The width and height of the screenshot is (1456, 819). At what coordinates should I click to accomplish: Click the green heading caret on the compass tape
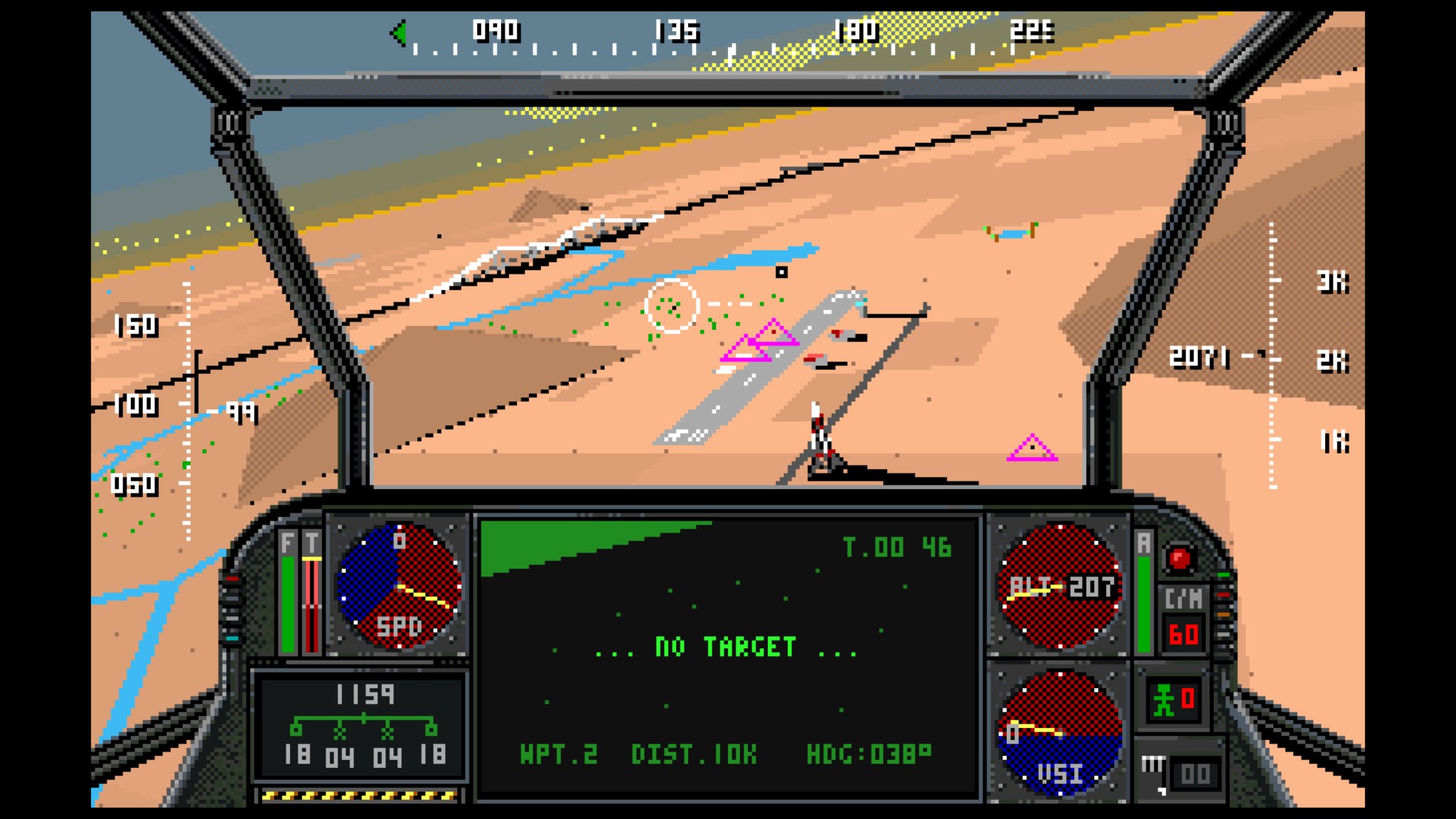pos(400,32)
